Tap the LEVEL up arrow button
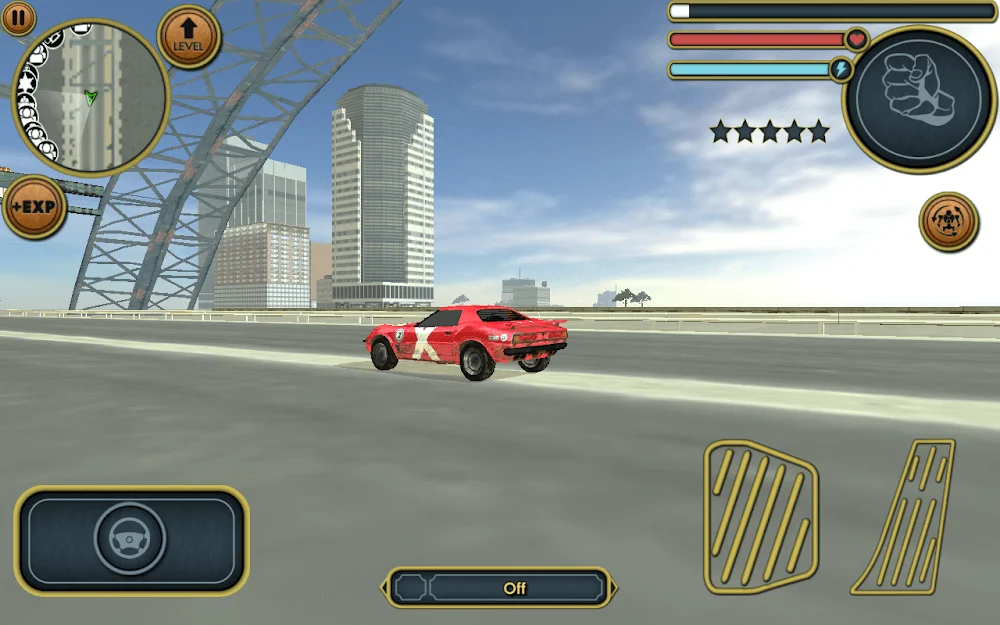The width and height of the screenshot is (1000, 625). [x=188, y=37]
